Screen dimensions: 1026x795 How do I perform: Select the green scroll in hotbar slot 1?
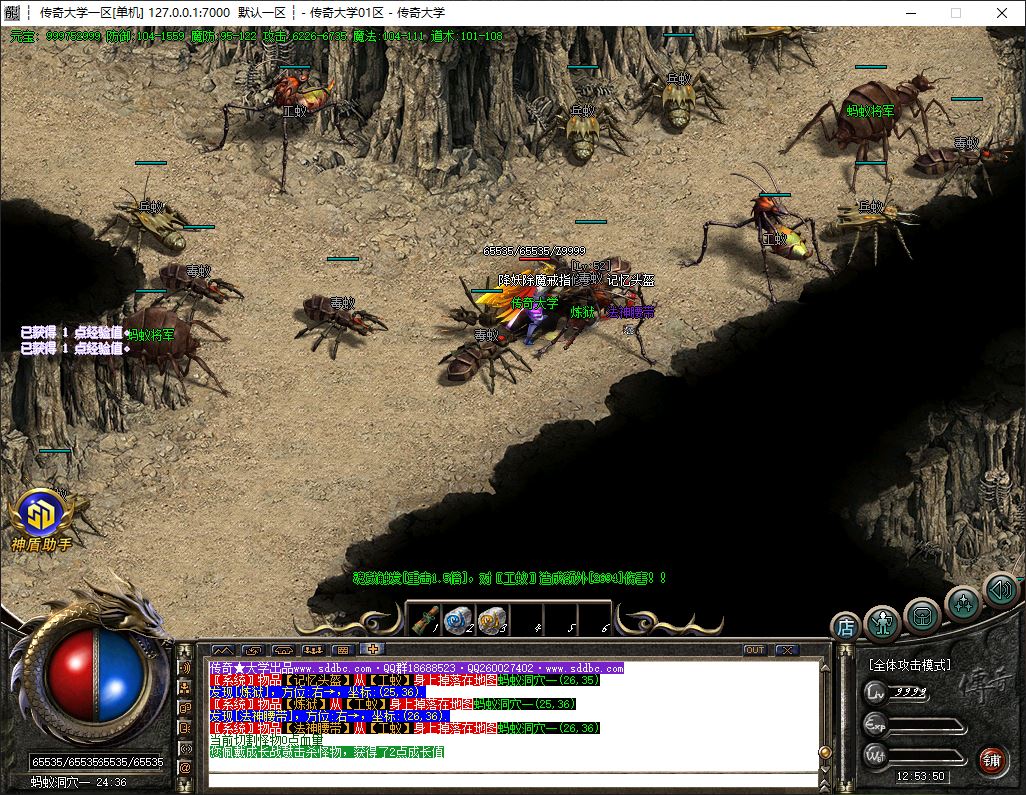click(x=425, y=620)
